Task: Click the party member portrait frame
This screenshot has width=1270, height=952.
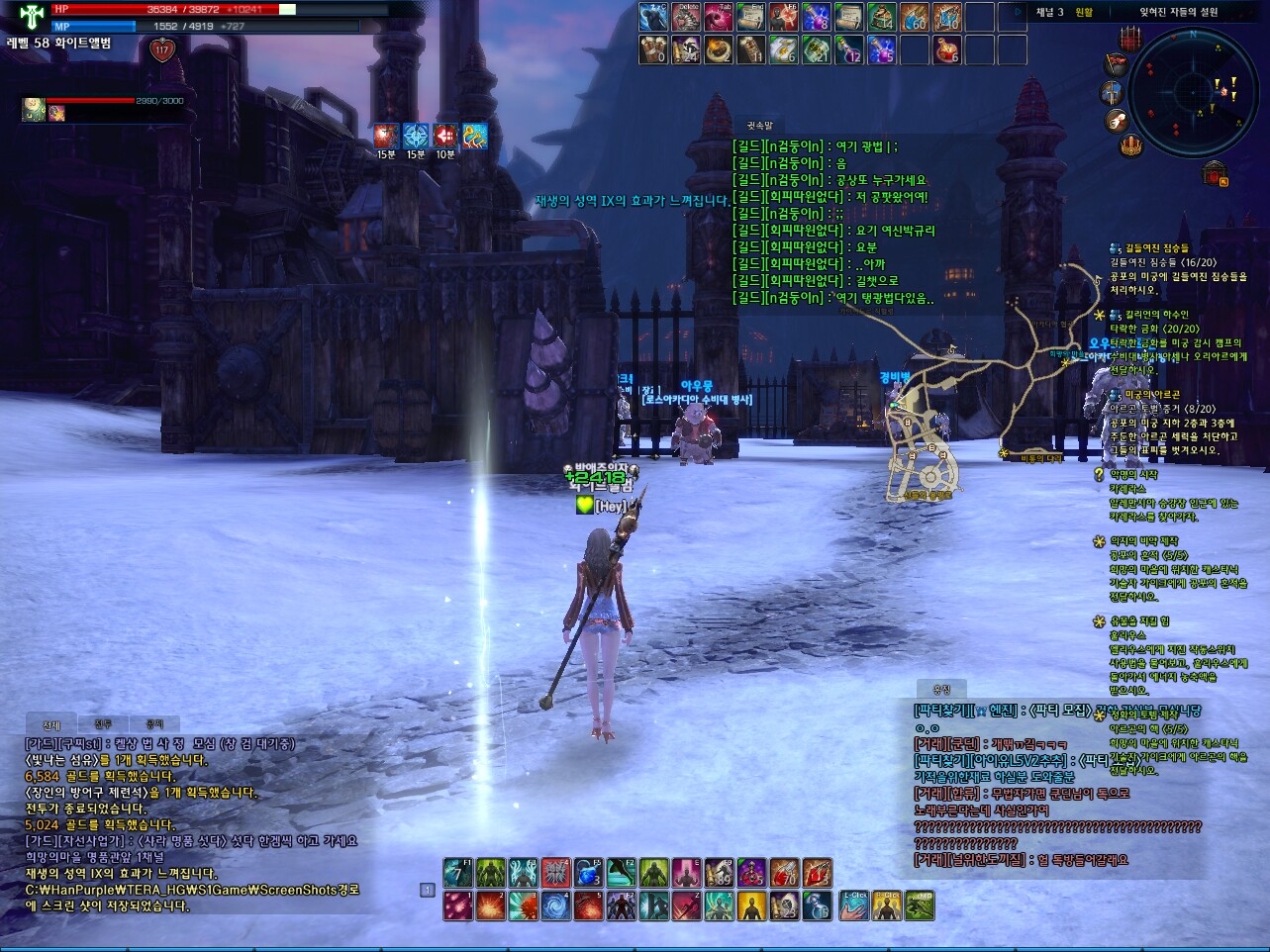Action: point(35,110)
